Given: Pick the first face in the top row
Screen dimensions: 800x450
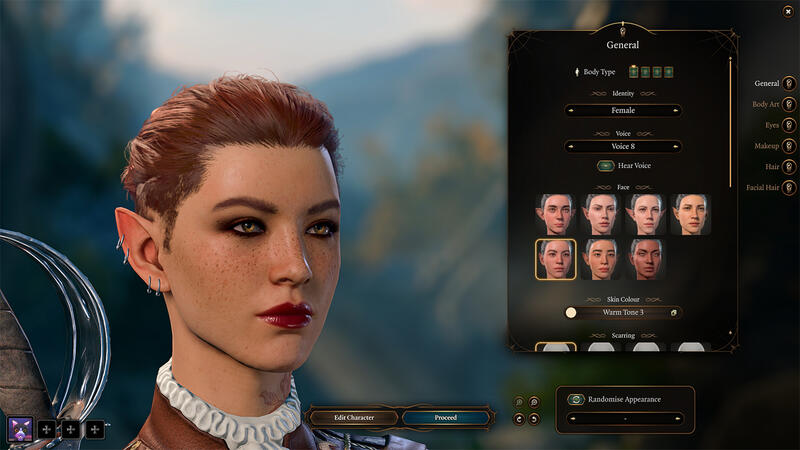Looking at the screenshot, I should click(555, 214).
